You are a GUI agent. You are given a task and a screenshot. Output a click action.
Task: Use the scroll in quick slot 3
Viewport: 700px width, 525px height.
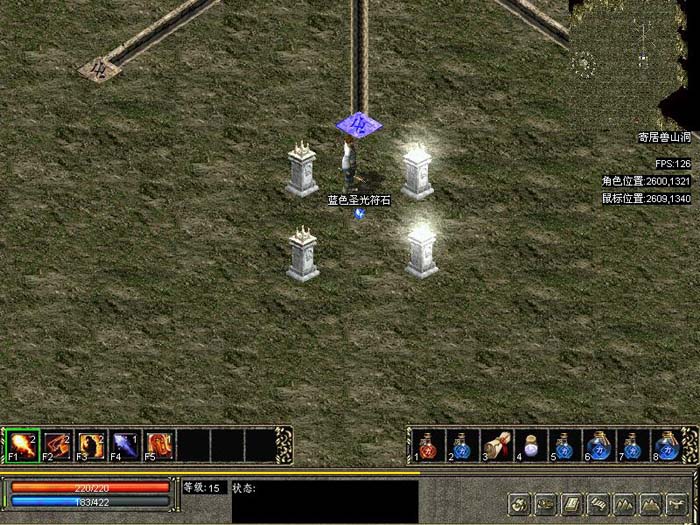click(496, 445)
